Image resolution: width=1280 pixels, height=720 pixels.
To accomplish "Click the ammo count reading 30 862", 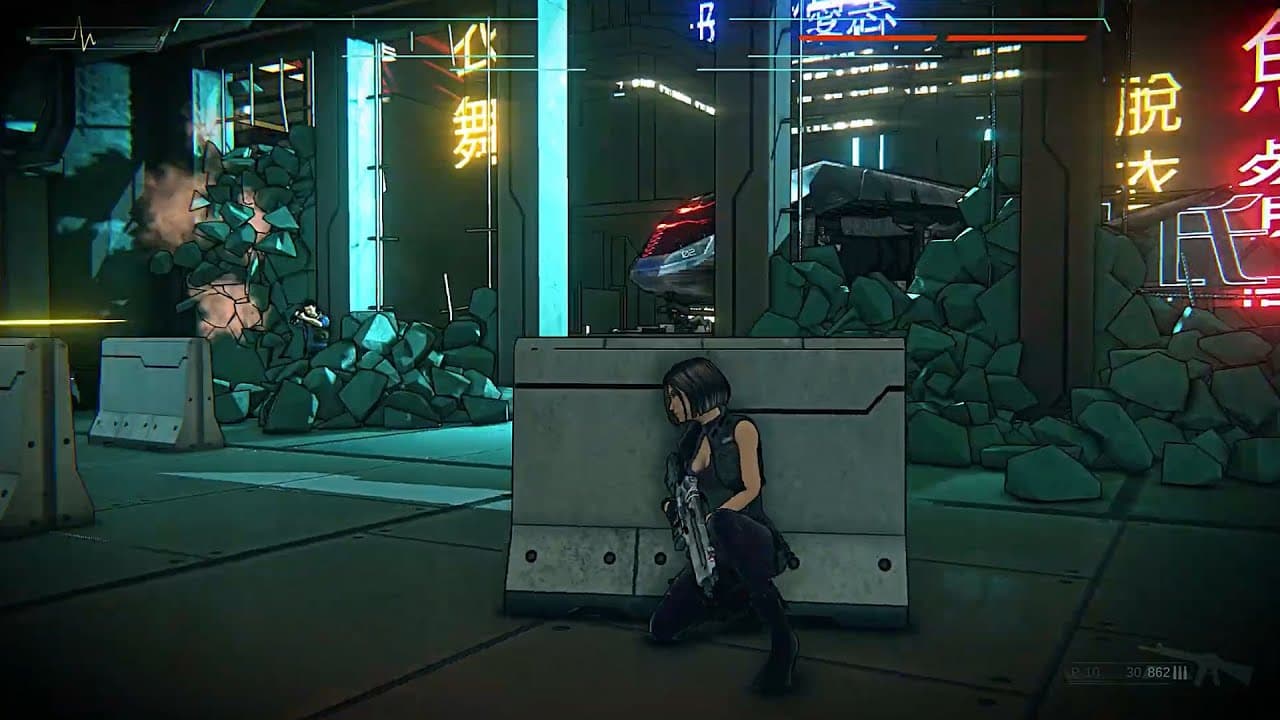I will pos(1148,672).
